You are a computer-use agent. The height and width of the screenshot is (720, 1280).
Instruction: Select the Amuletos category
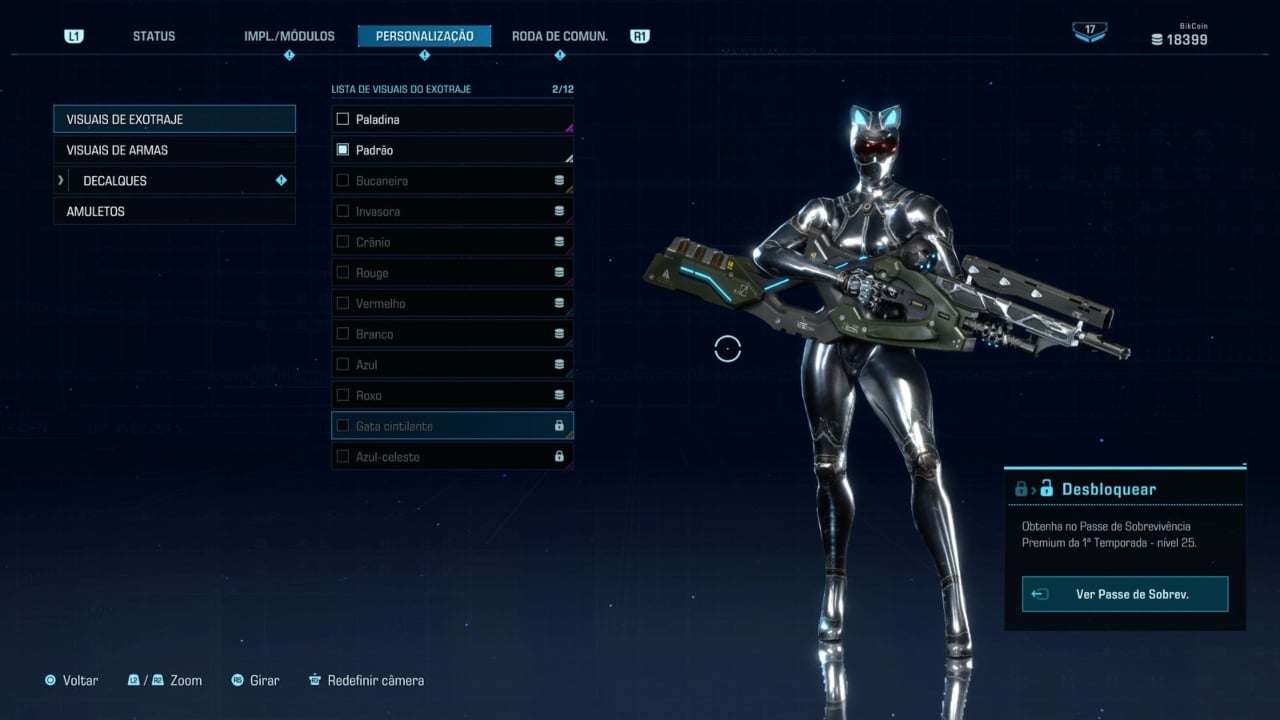174,212
